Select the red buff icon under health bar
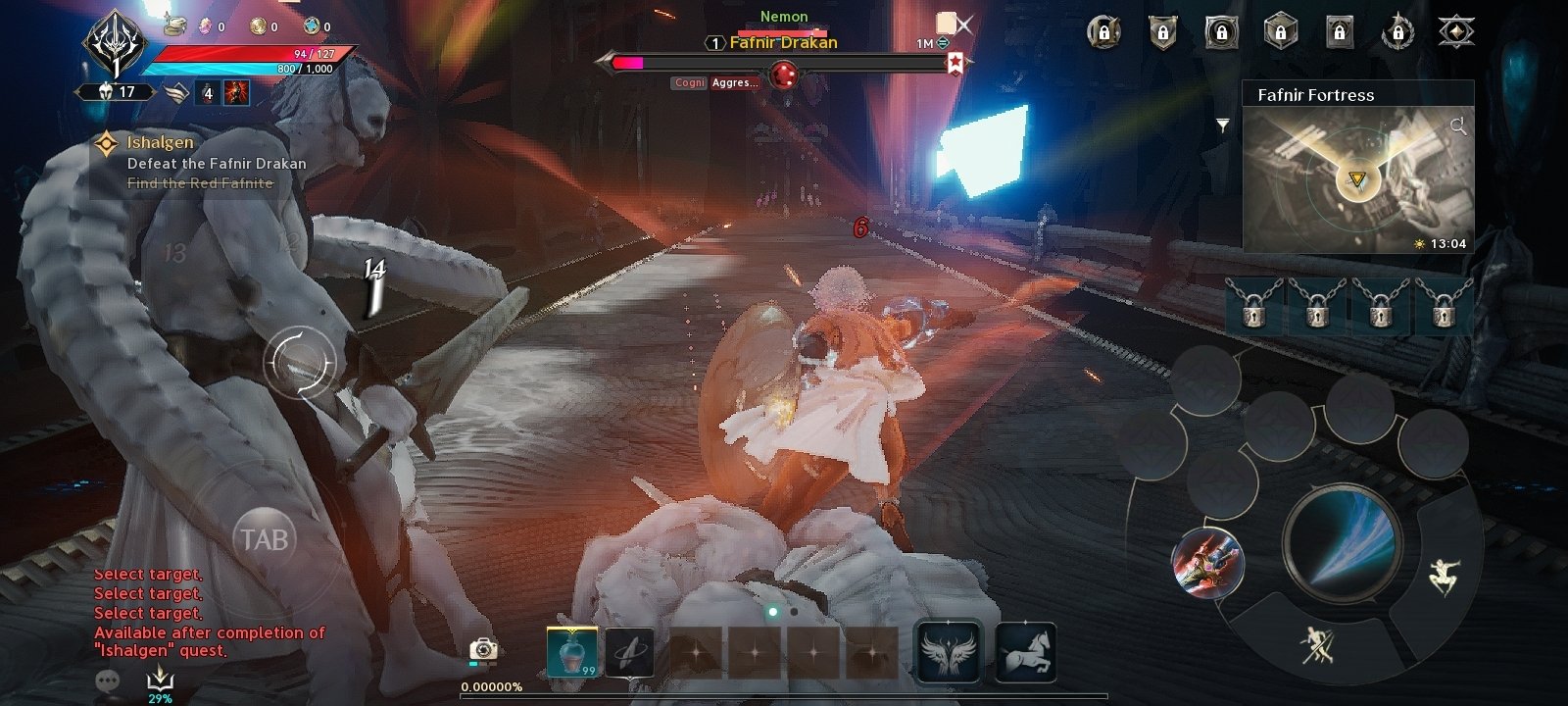The height and width of the screenshot is (706, 1568). [236, 93]
